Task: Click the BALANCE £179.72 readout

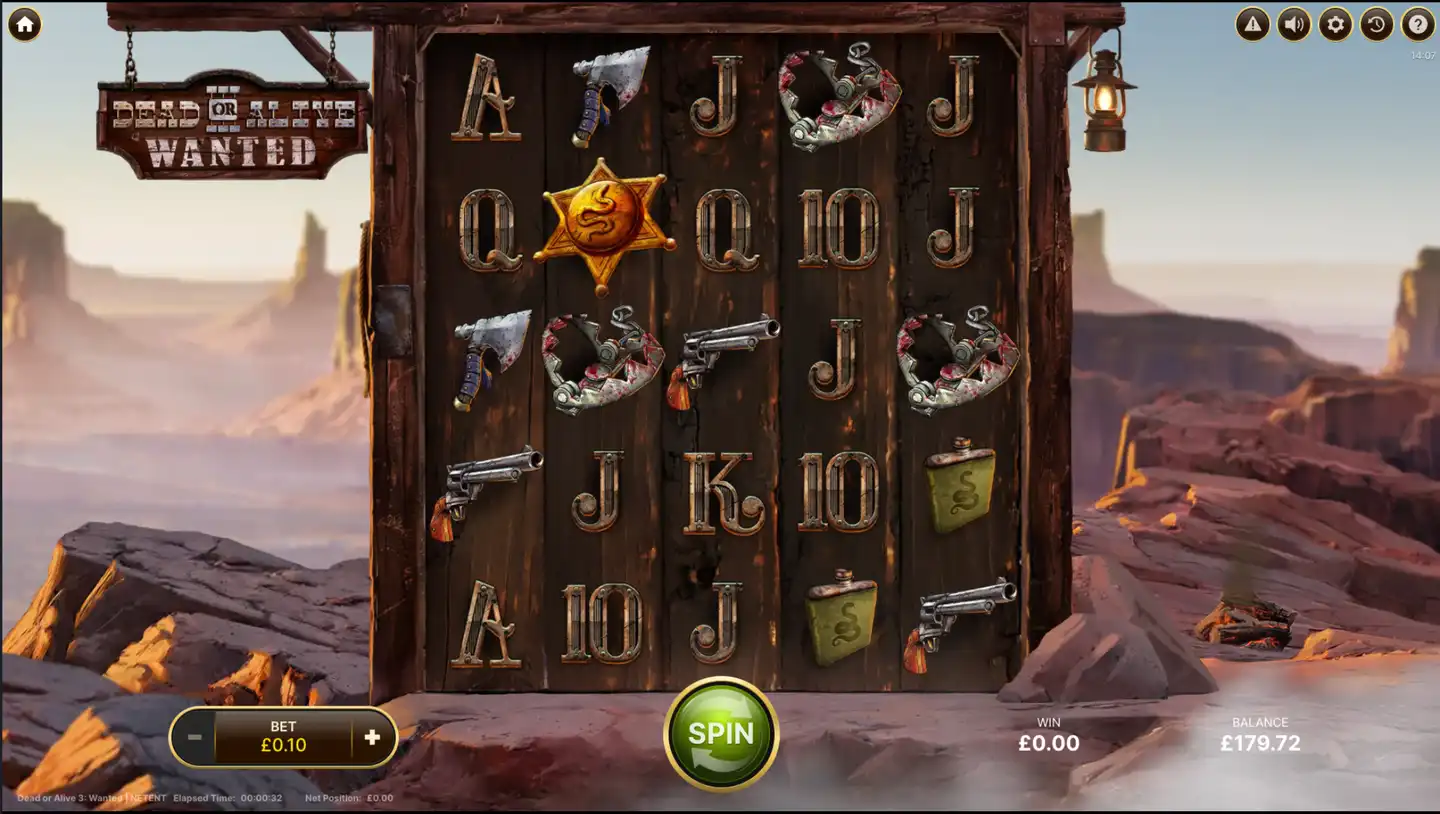Action: 1262,735
